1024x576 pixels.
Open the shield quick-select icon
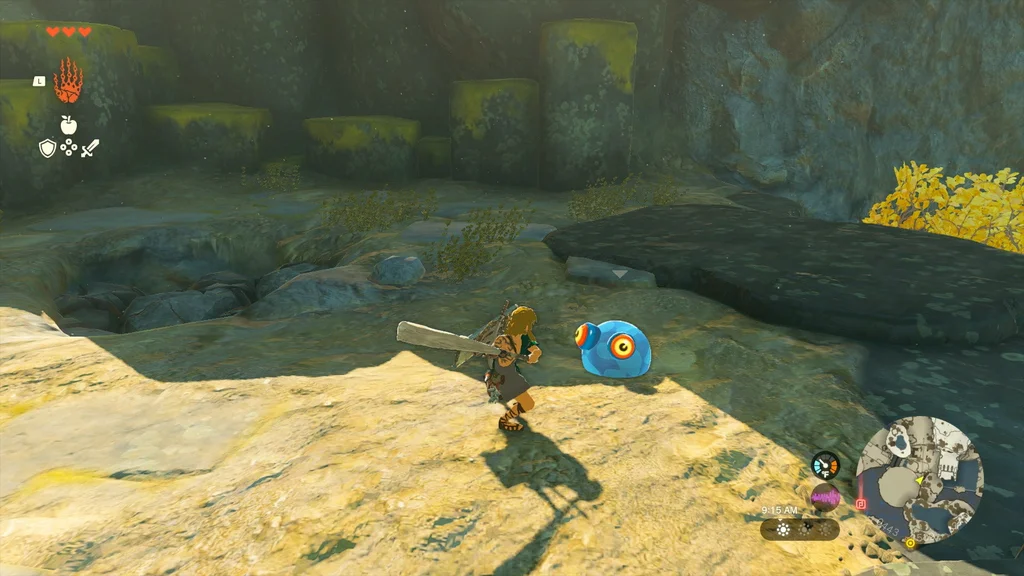(47, 148)
